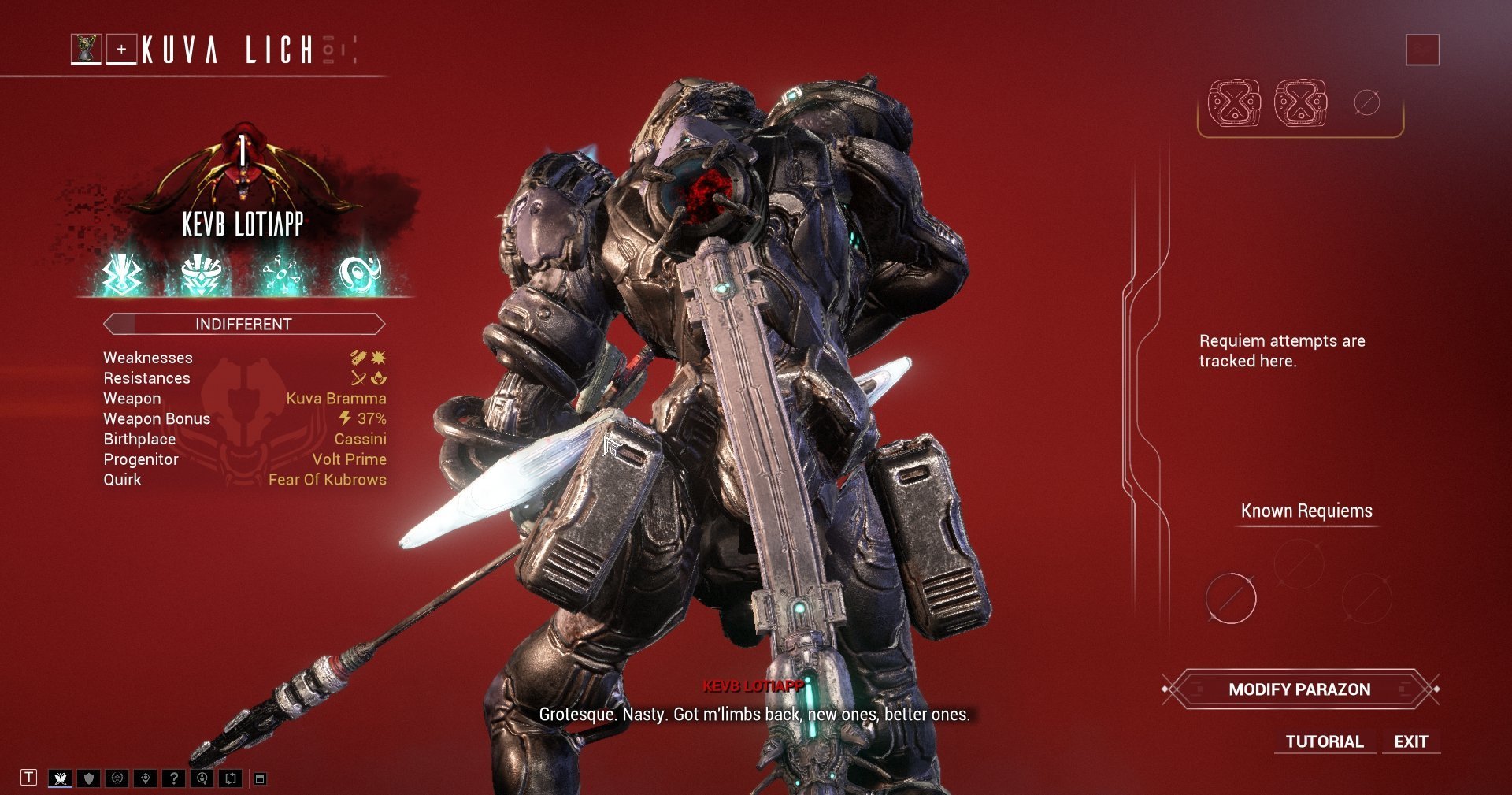The height and width of the screenshot is (795, 1512).
Task: Click the INDIFFERENT anger meter bar
Action: 243,324
